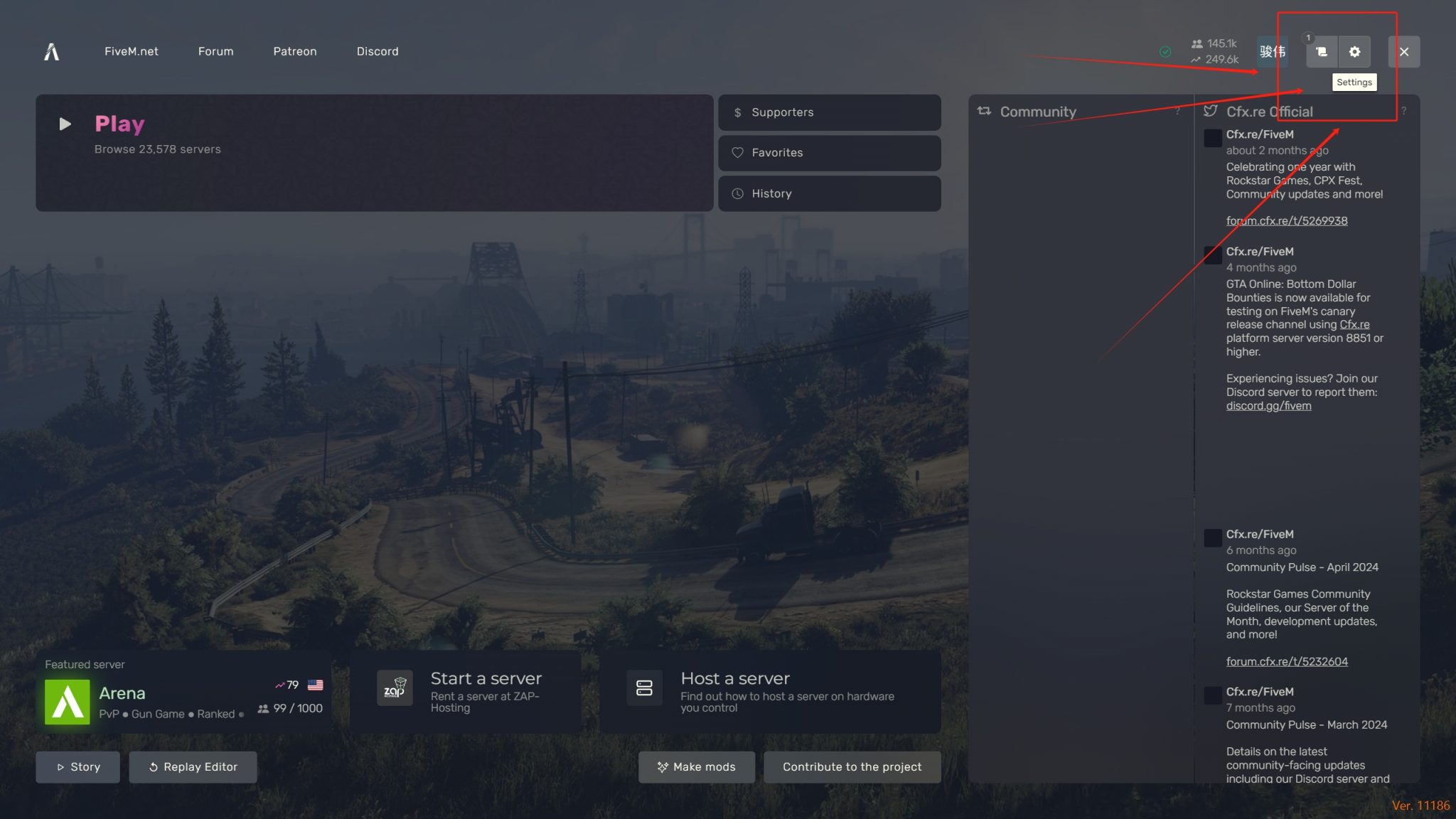Select the Supporters dollar icon option
Image resolution: width=1456 pixels, height=819 pixels.
[737, 112]
